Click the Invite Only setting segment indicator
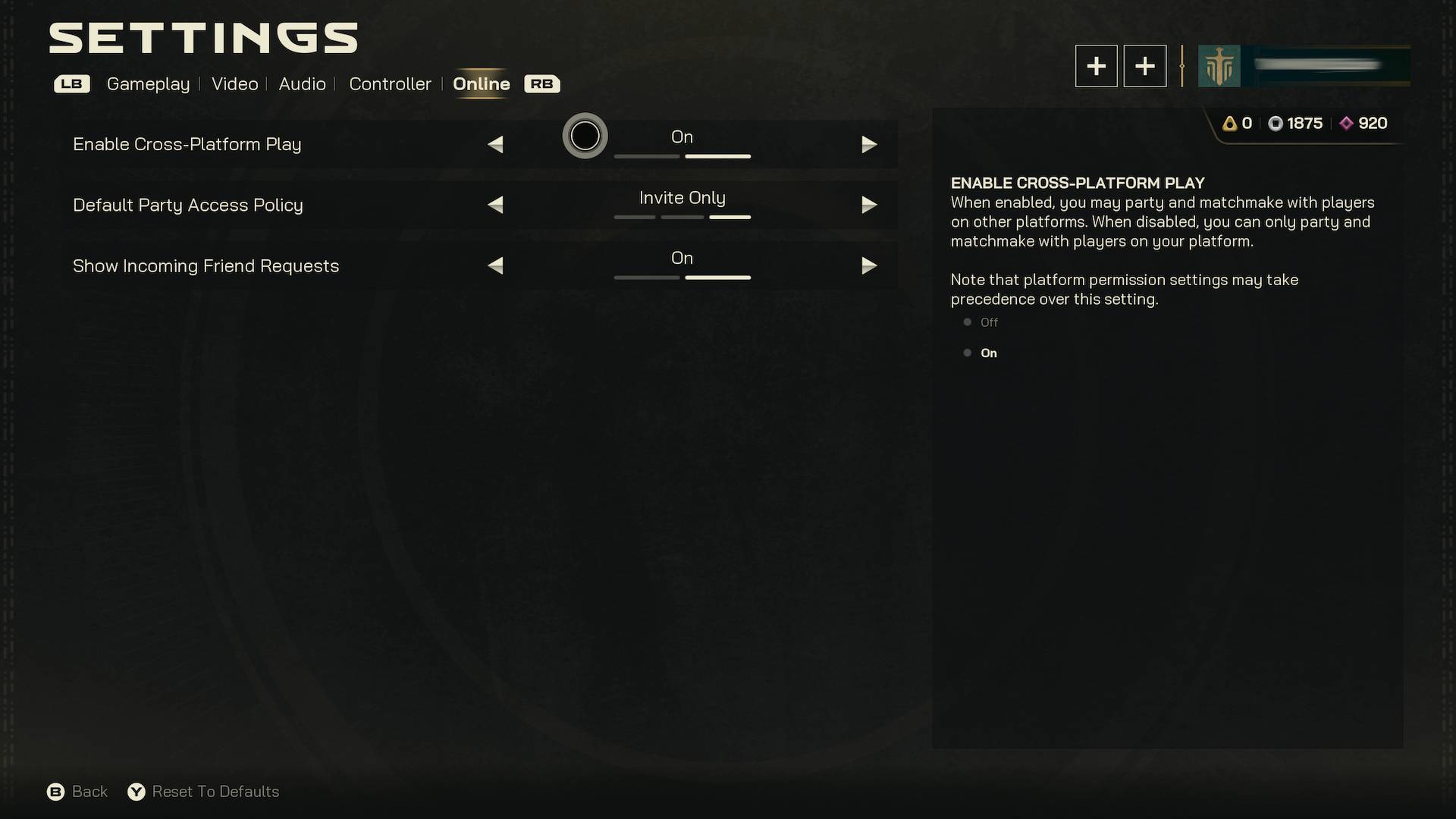The height and width of the screenshot is (819, 1456). (x=730, y=218)
